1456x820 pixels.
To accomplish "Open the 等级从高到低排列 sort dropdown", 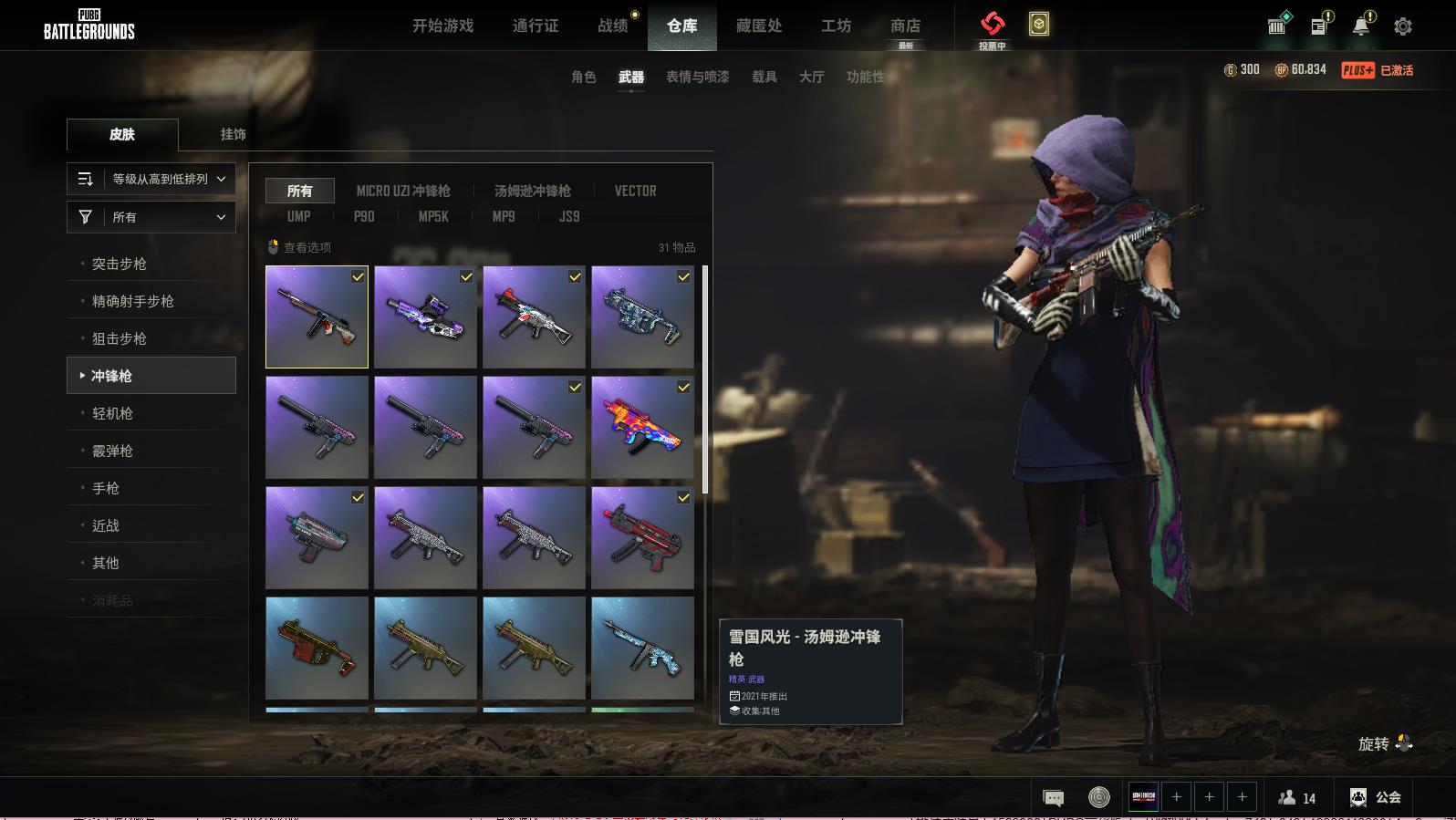I will 151,179.
